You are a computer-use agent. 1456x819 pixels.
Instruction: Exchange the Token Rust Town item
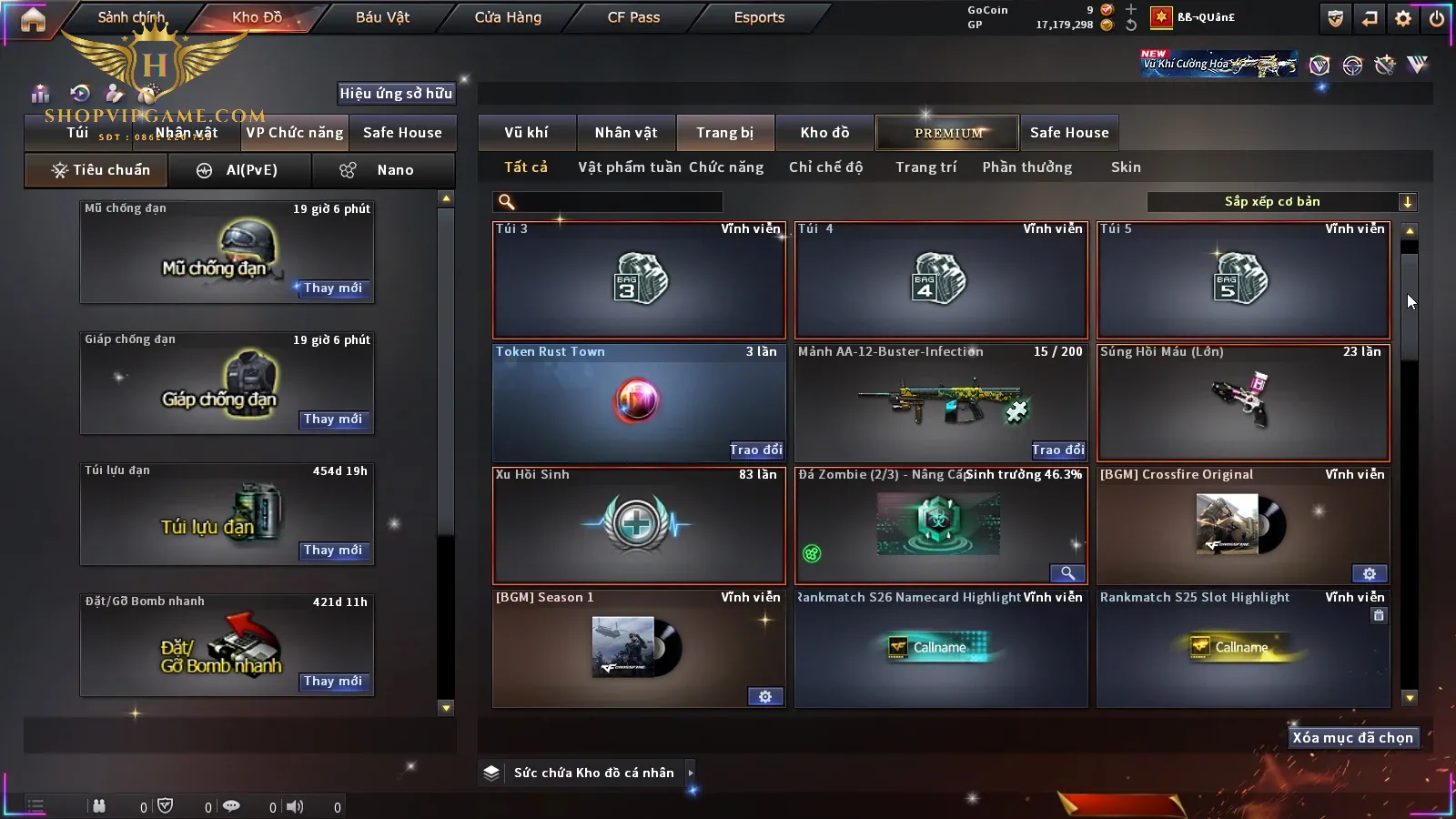755,450
